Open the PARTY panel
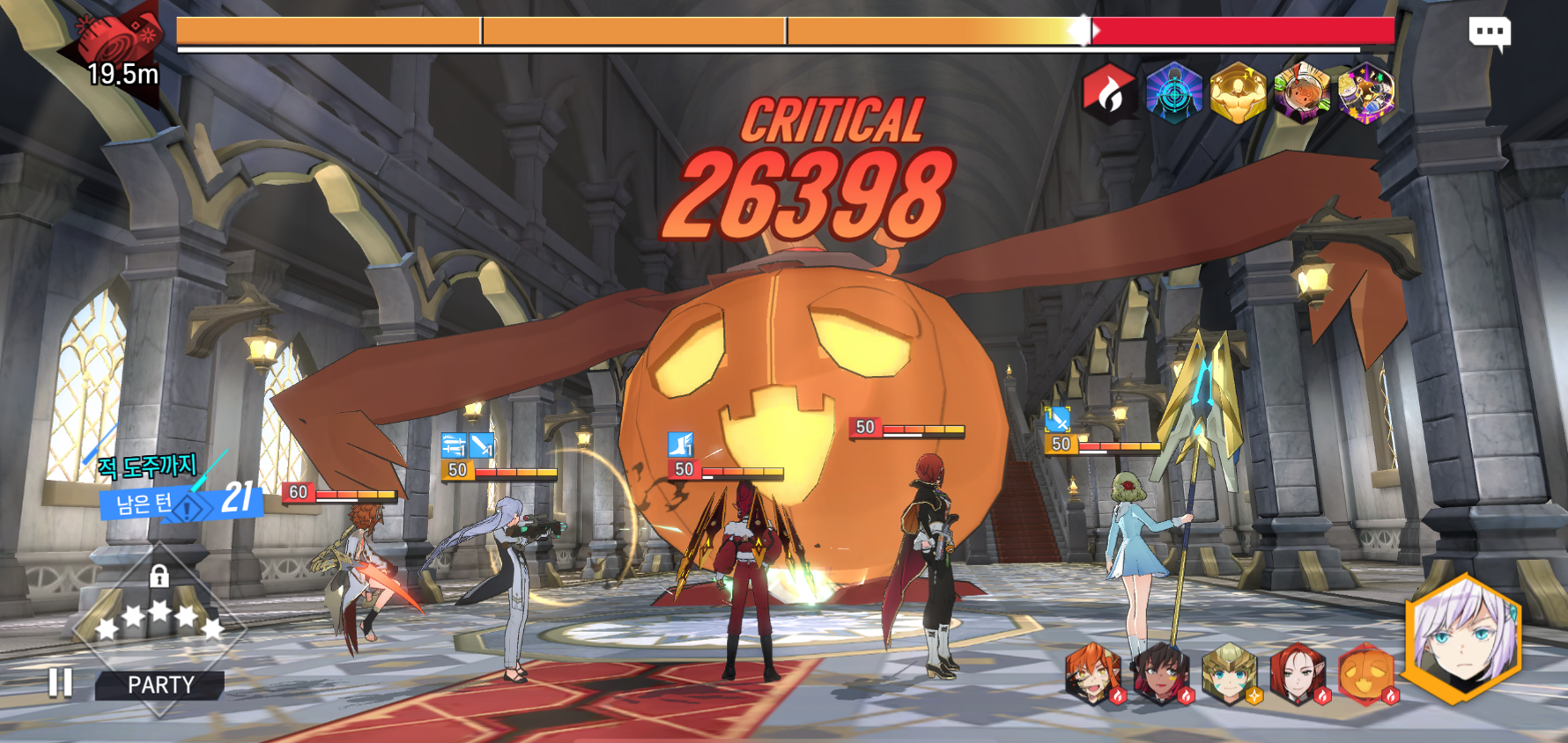This screenshot has height=743, width=1568. point(160,685)
